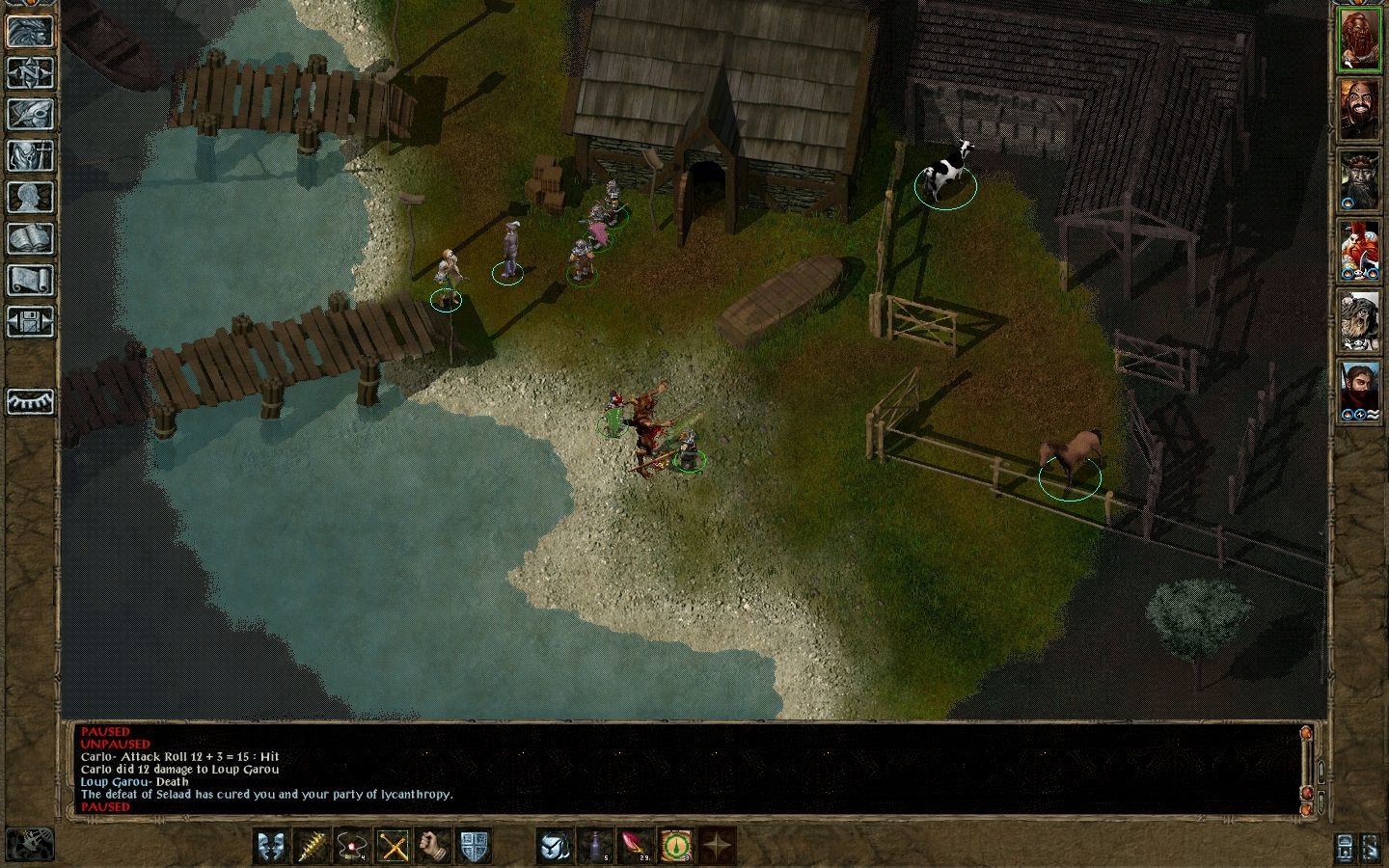Viewport: 1389px width, 868px height.
Task: Open the mage spellbook
Action: (x=30, y=239)
